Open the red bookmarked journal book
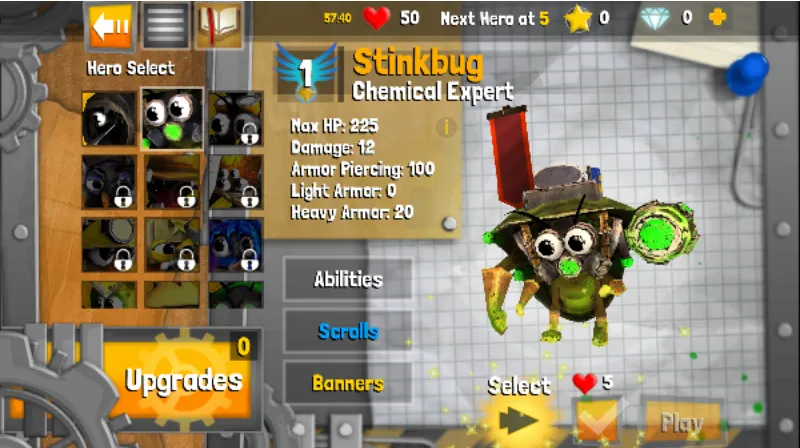 219,26
